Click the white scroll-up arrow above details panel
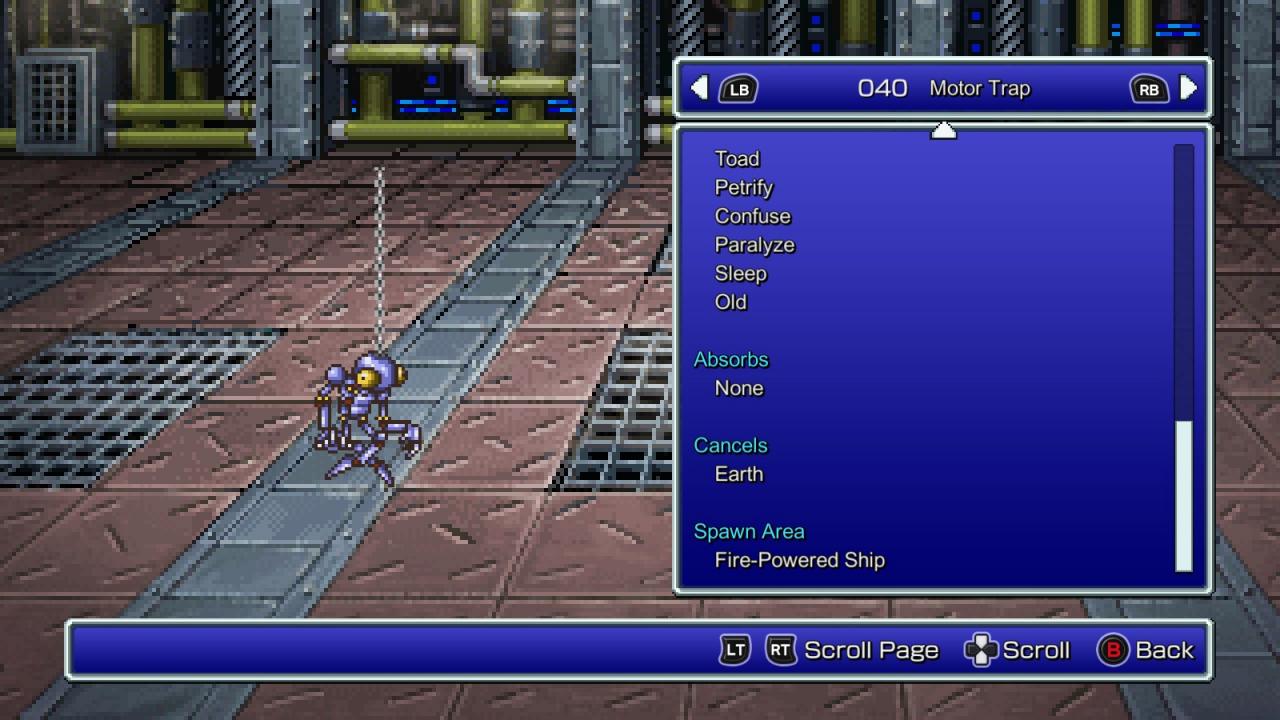This screenshot has width=1280, height=720. [943, 130]
